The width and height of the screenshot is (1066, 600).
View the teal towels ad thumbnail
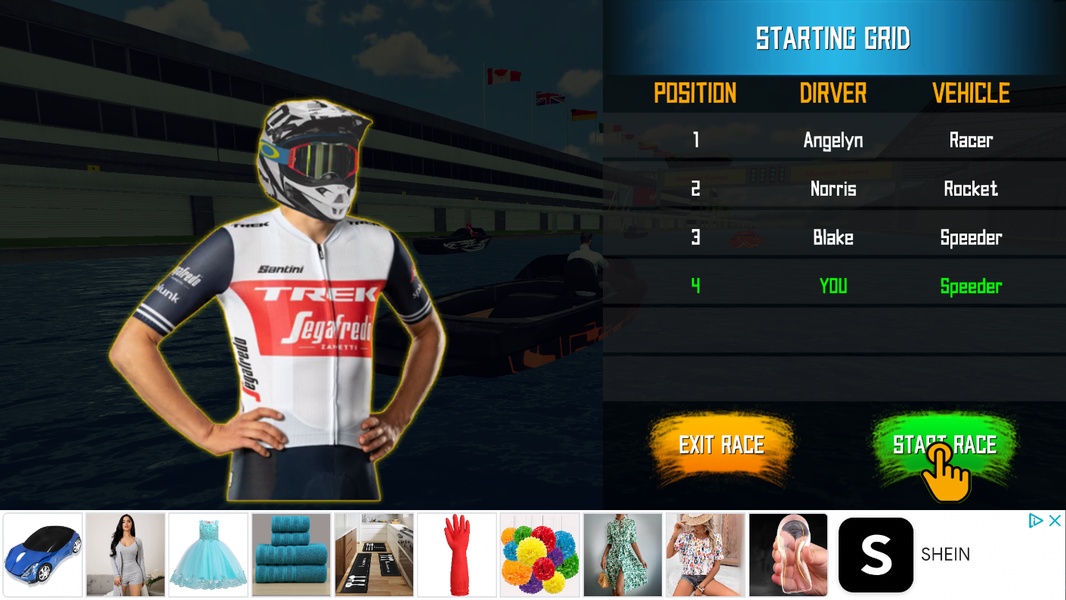coord(291,555)
